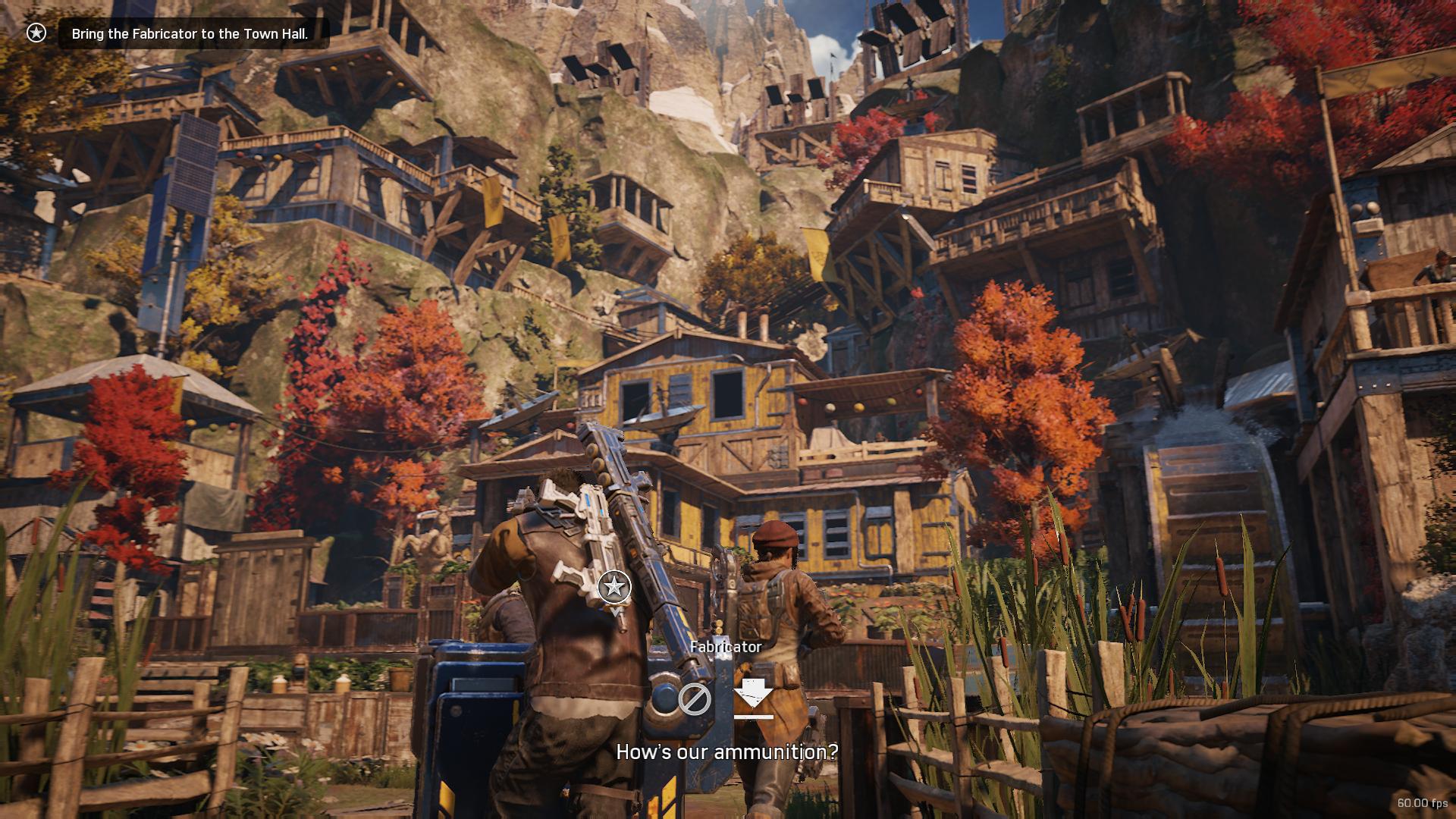Viewport: 1456px width, 819px height.
Task: Click the crossed-out circle icon under Fabricator
Action: click(694, 698)
